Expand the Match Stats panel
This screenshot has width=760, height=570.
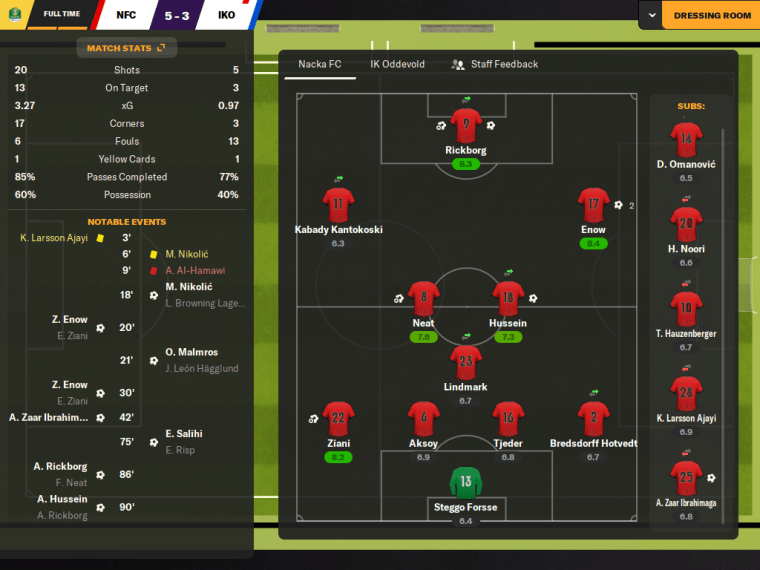[126, 47]
